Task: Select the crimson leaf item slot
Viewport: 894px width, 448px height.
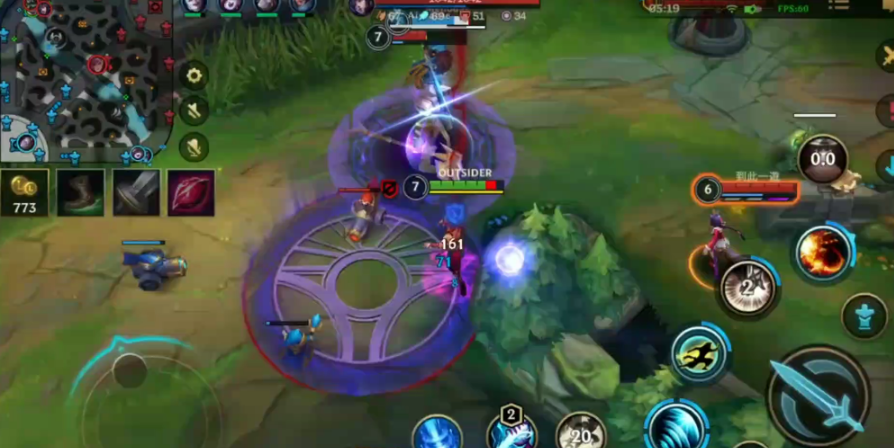Action: tap(191, 193)
